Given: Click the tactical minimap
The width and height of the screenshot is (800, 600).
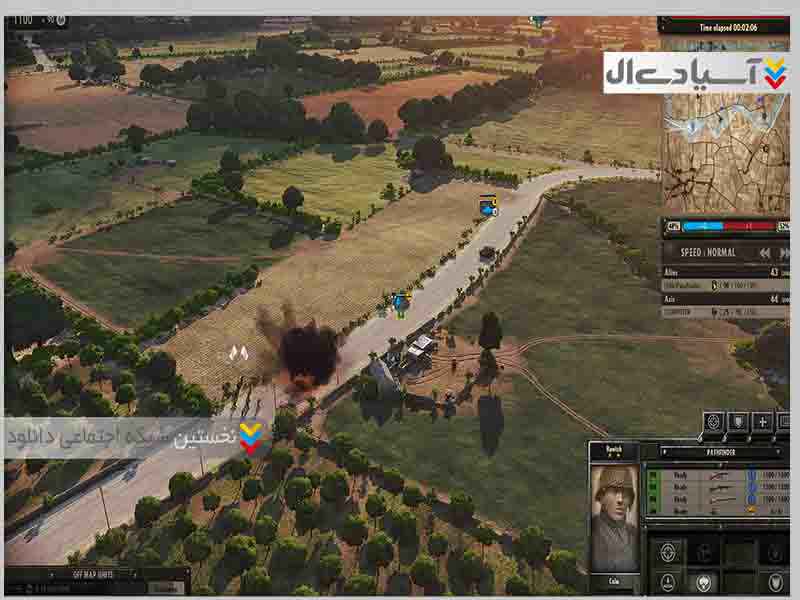Looking at the screenshot, I should pyautogui.click(x=725, y=150).
